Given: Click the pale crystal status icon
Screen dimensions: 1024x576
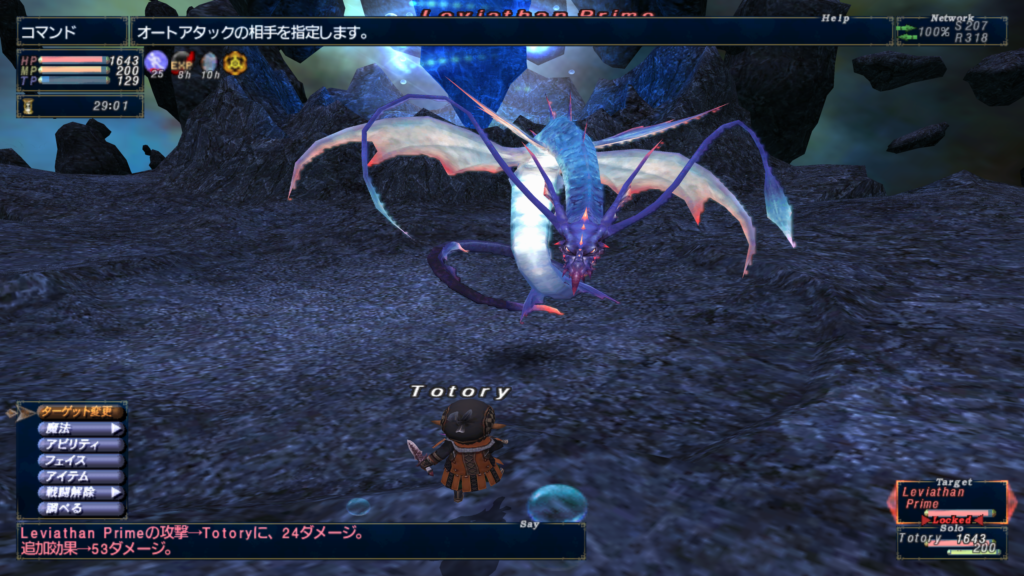Looking at the screenshot, I should tap(208, 62).
